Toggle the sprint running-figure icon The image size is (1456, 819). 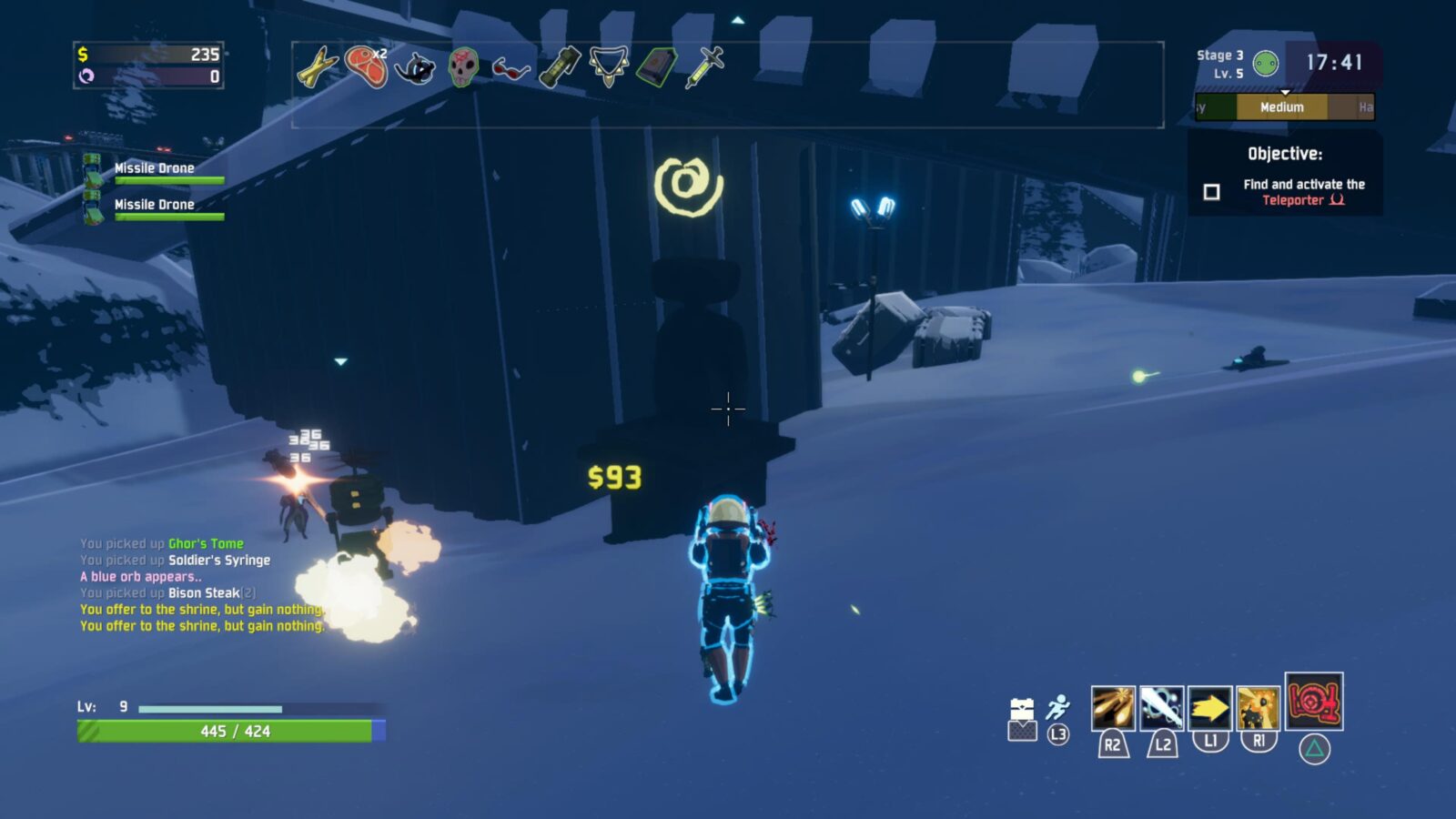click(x=1057, y=708)
